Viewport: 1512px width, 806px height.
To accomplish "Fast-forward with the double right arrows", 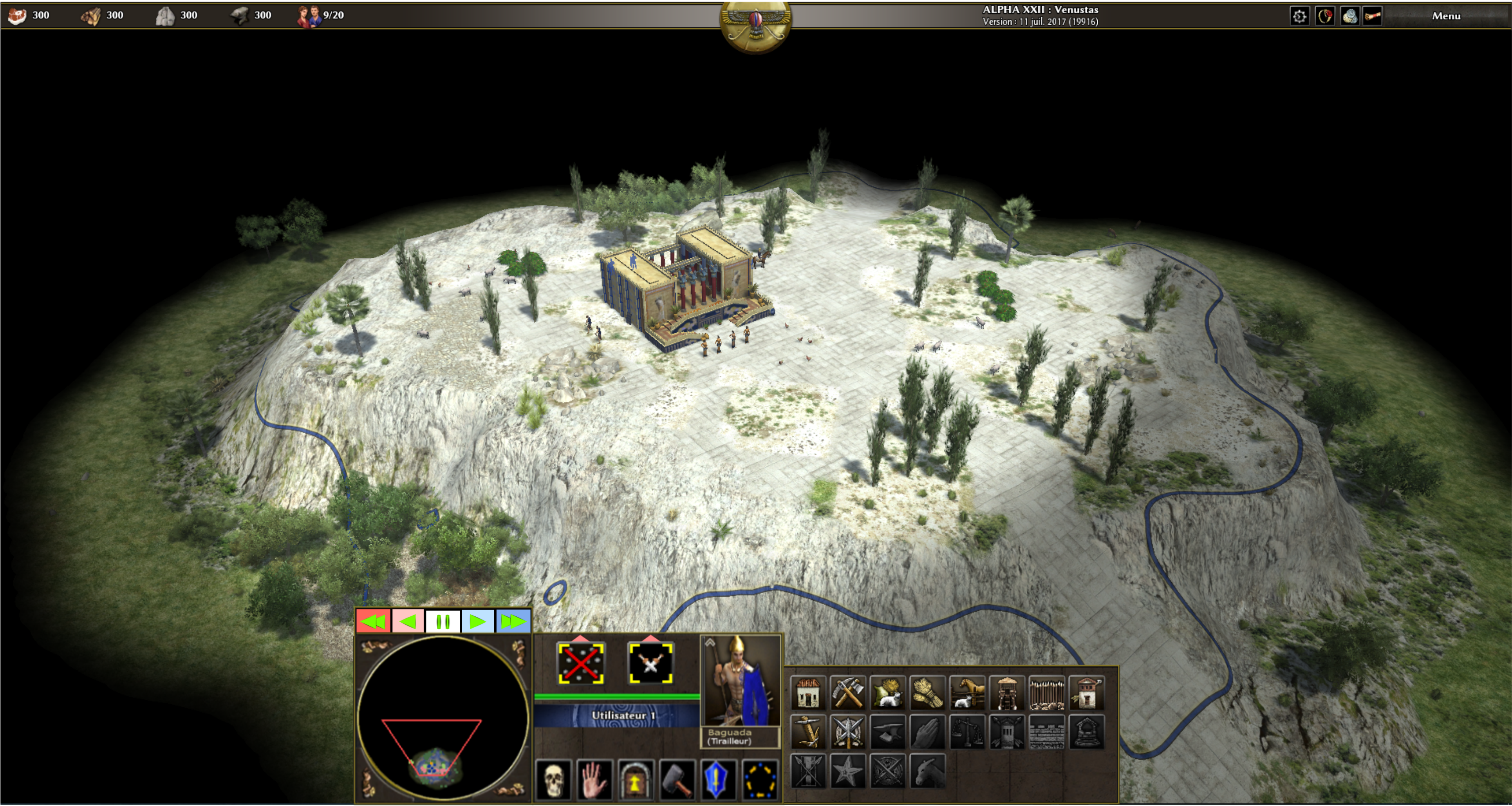I will click(x=513, y=621).
